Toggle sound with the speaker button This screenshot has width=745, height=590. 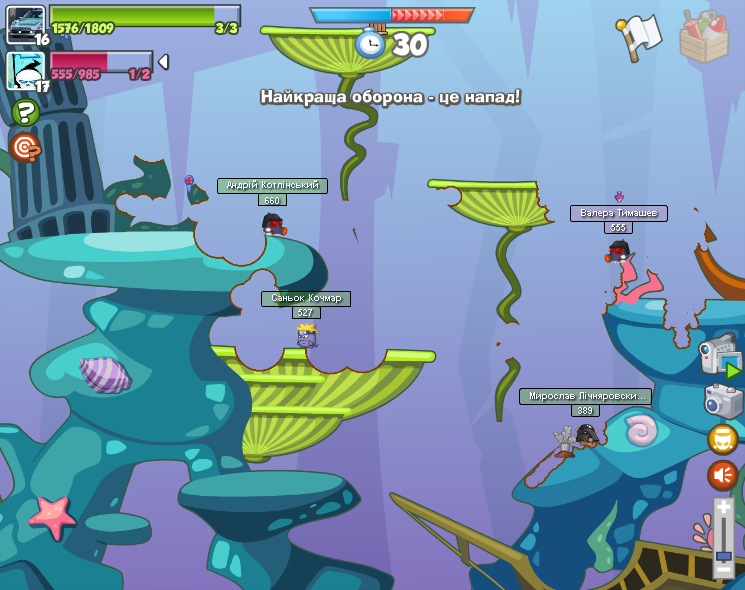(723, 475)
